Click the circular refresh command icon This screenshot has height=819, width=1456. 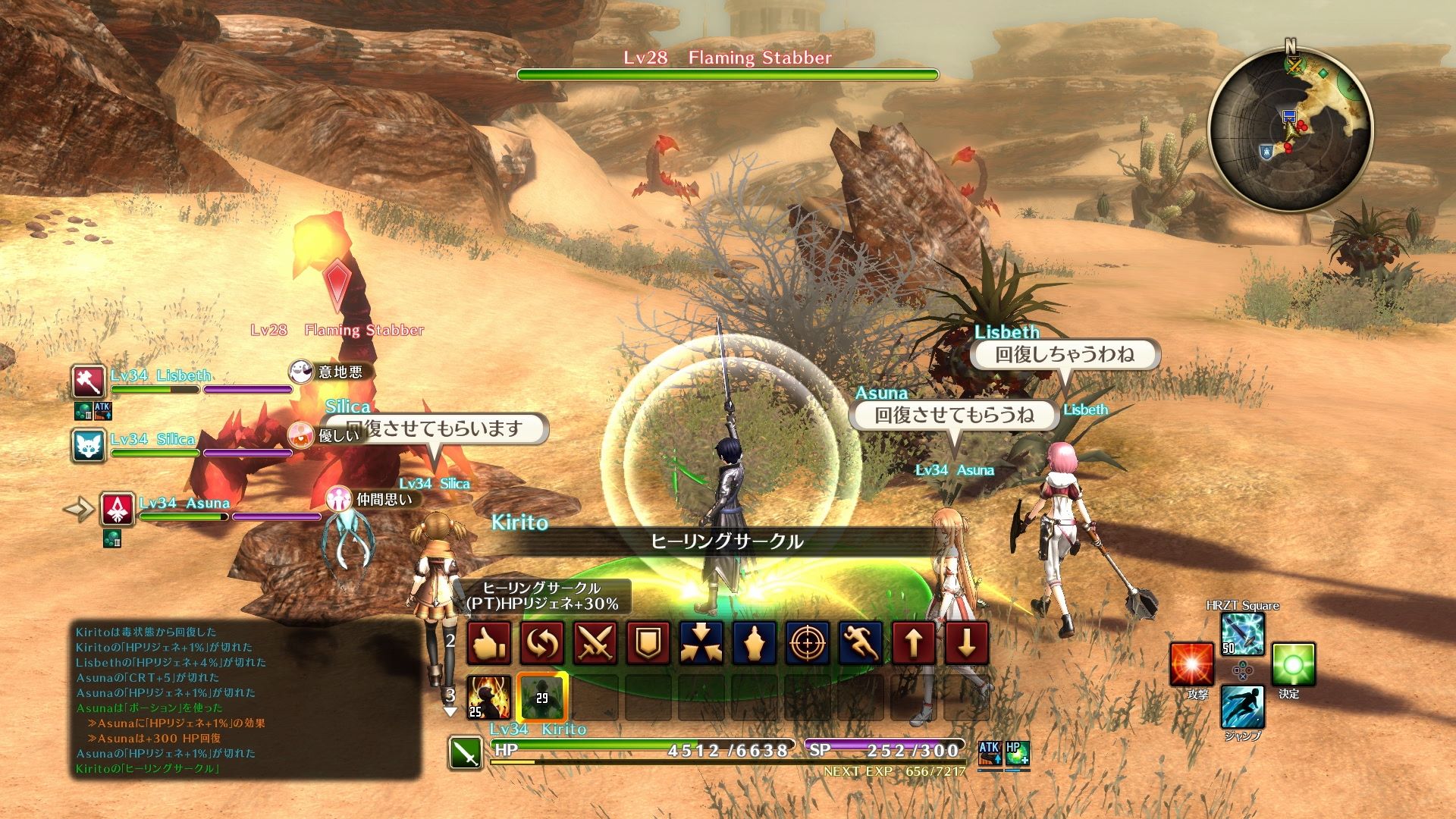coord(541,641)
